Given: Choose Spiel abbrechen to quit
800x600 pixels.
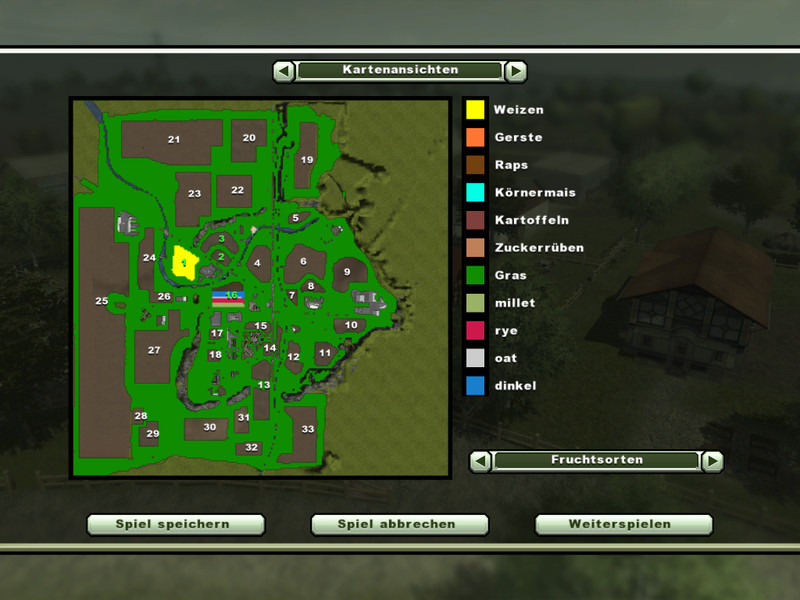Looking at the screenshot, I should (x=400, y=524).
